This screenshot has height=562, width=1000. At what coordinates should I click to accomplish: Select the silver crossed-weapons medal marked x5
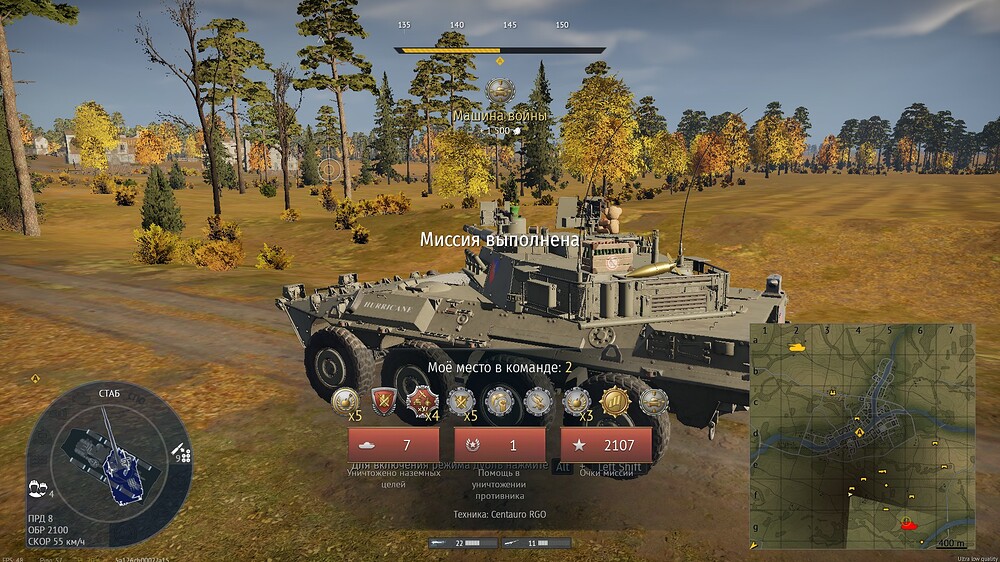click(x=460, y=401)
